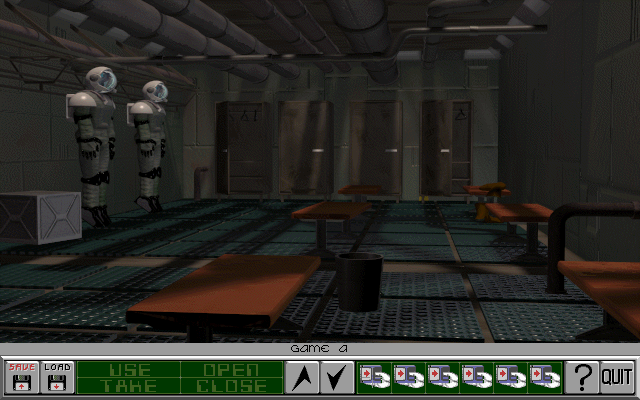The height and width of the screenshot is (400, 640).
Task: Click the Save disk button
Action: pos(20,377)
